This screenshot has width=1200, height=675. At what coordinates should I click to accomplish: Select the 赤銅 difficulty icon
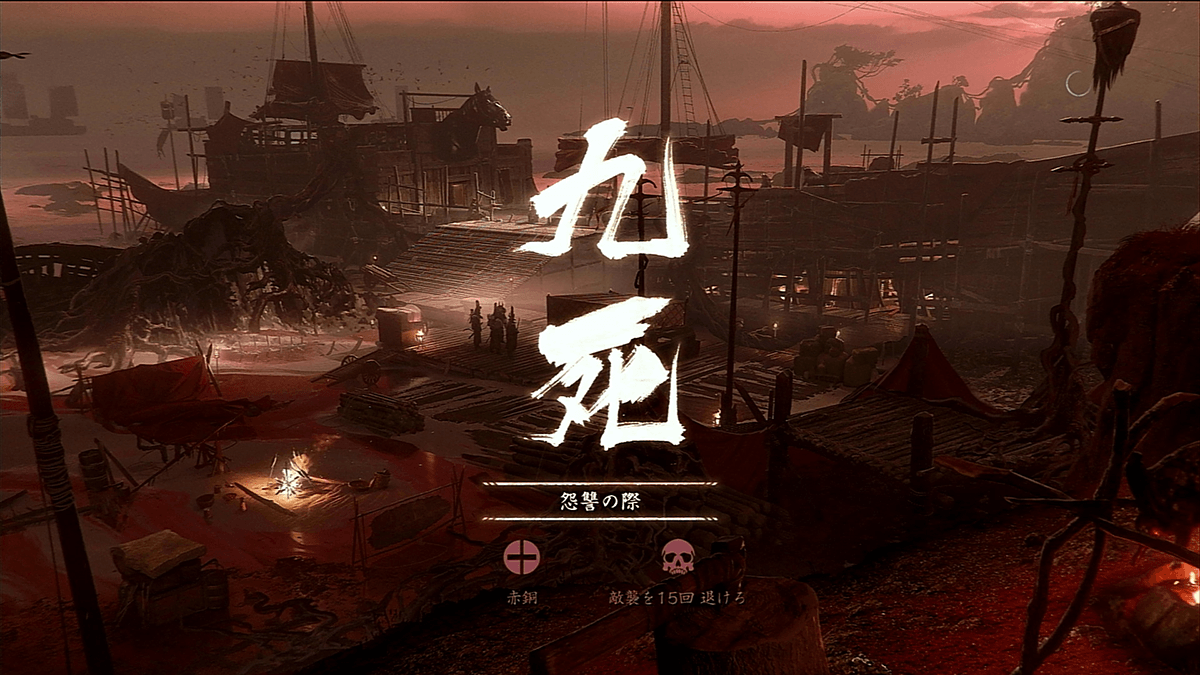click(x=521, y=557)
